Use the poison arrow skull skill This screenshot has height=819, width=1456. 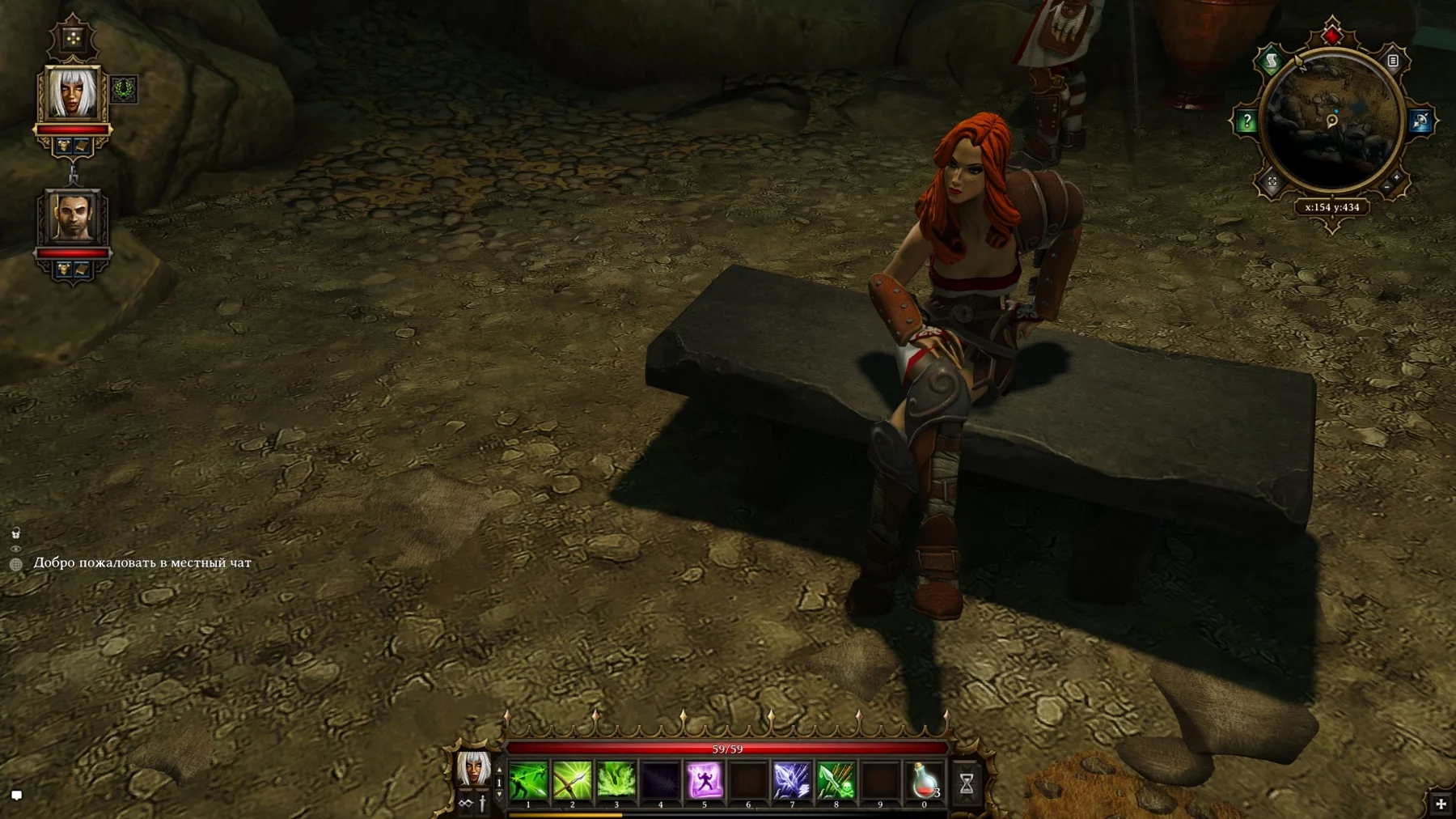(x=836, y=781)
